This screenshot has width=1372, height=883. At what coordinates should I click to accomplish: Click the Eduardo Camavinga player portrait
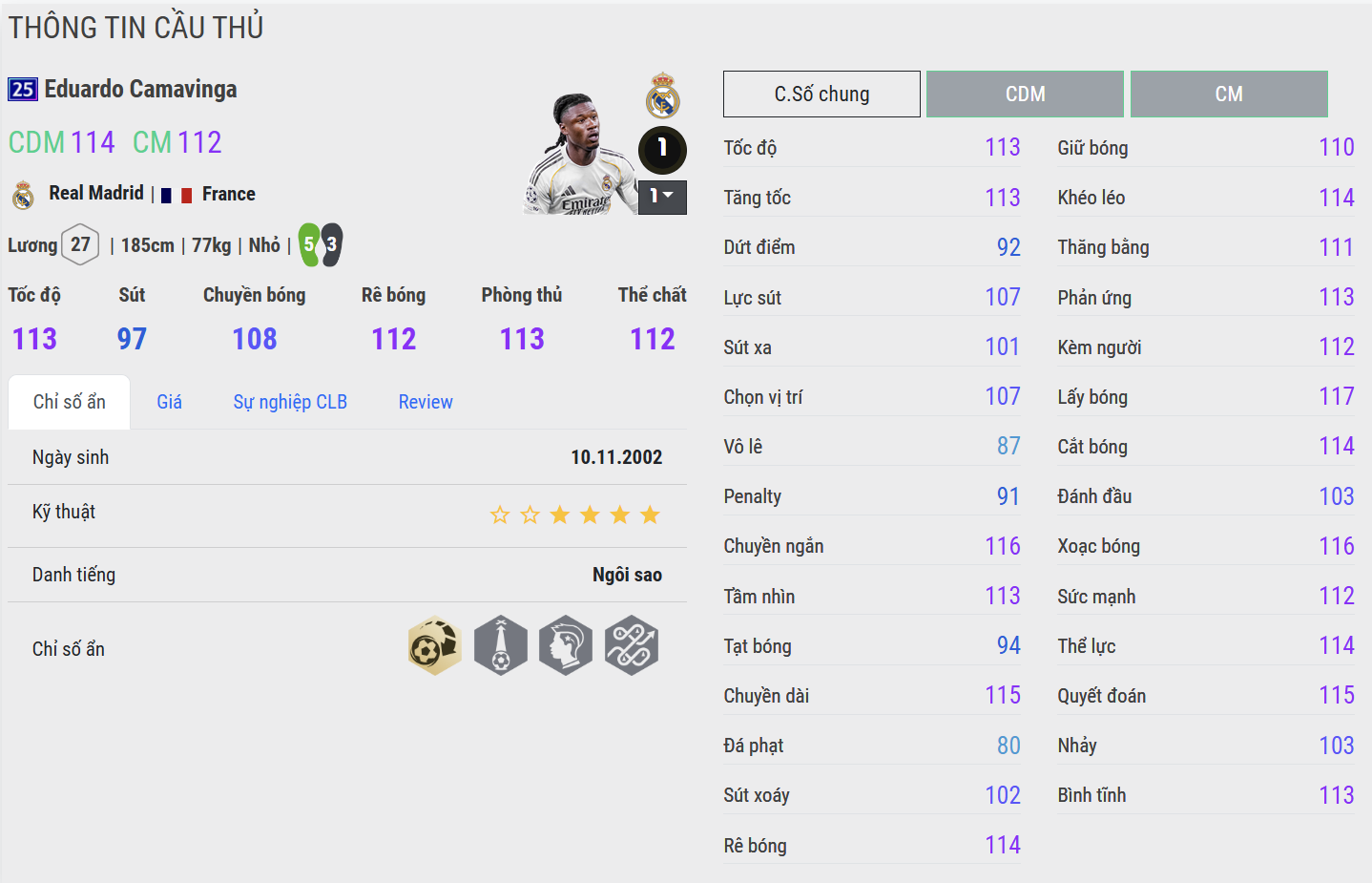tap(580, 155)
